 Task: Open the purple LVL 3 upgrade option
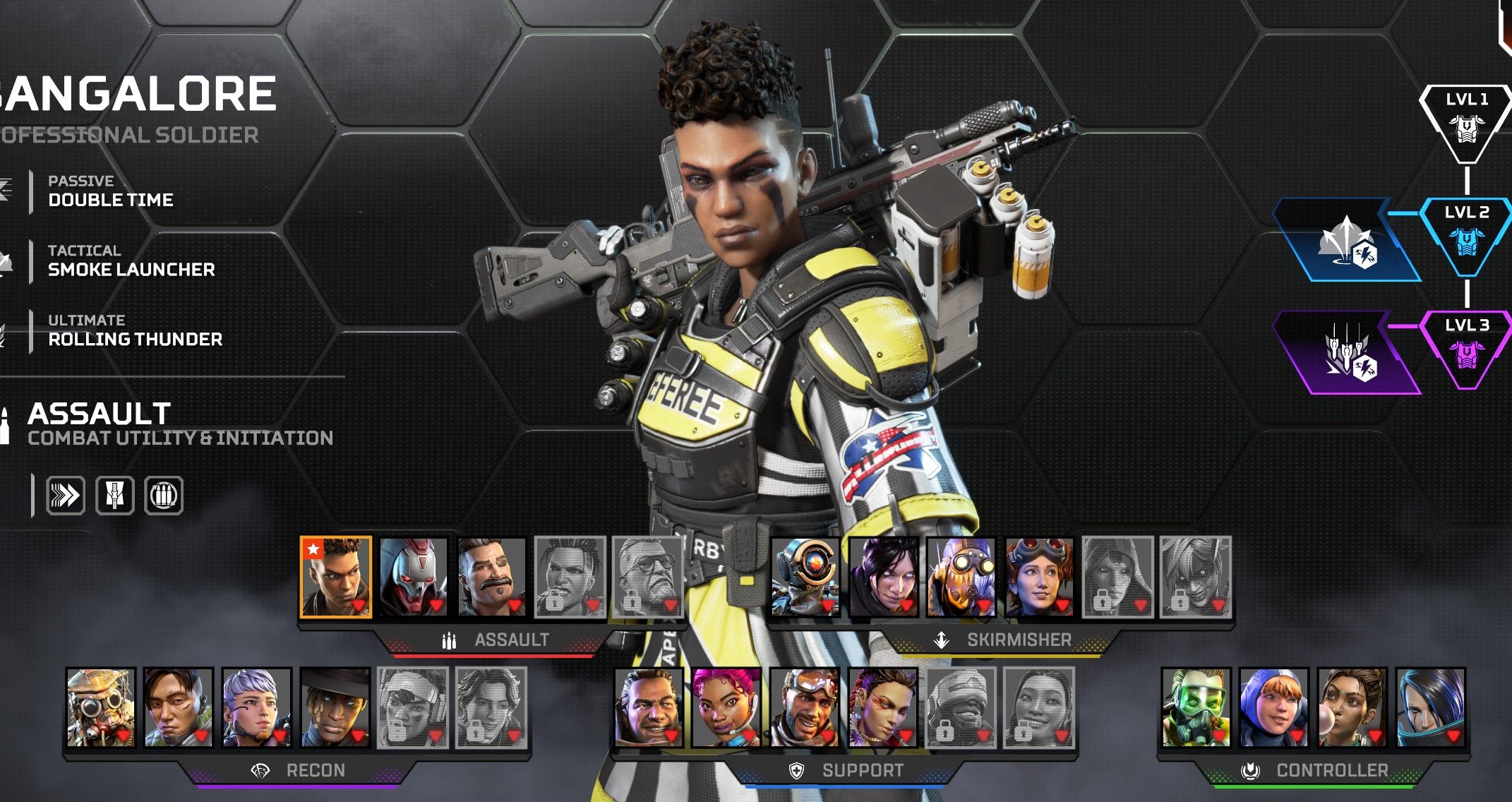pyautogui.click(x=1347, y=353)
